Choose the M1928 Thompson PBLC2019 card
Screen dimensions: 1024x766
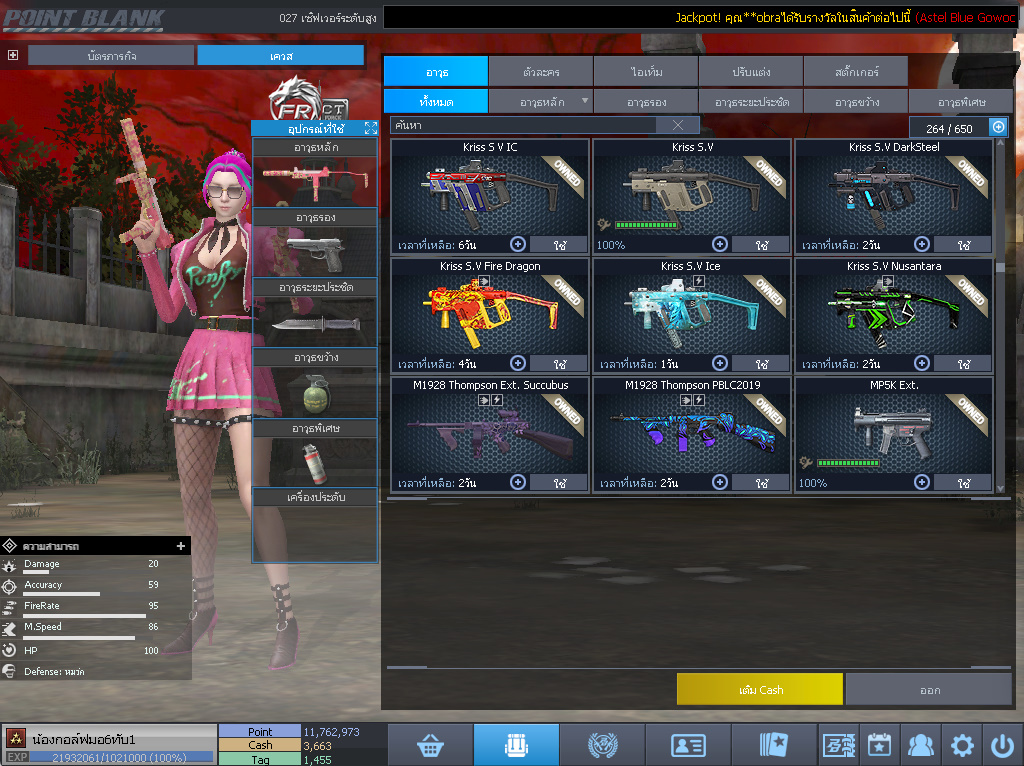tap(692, 424)
